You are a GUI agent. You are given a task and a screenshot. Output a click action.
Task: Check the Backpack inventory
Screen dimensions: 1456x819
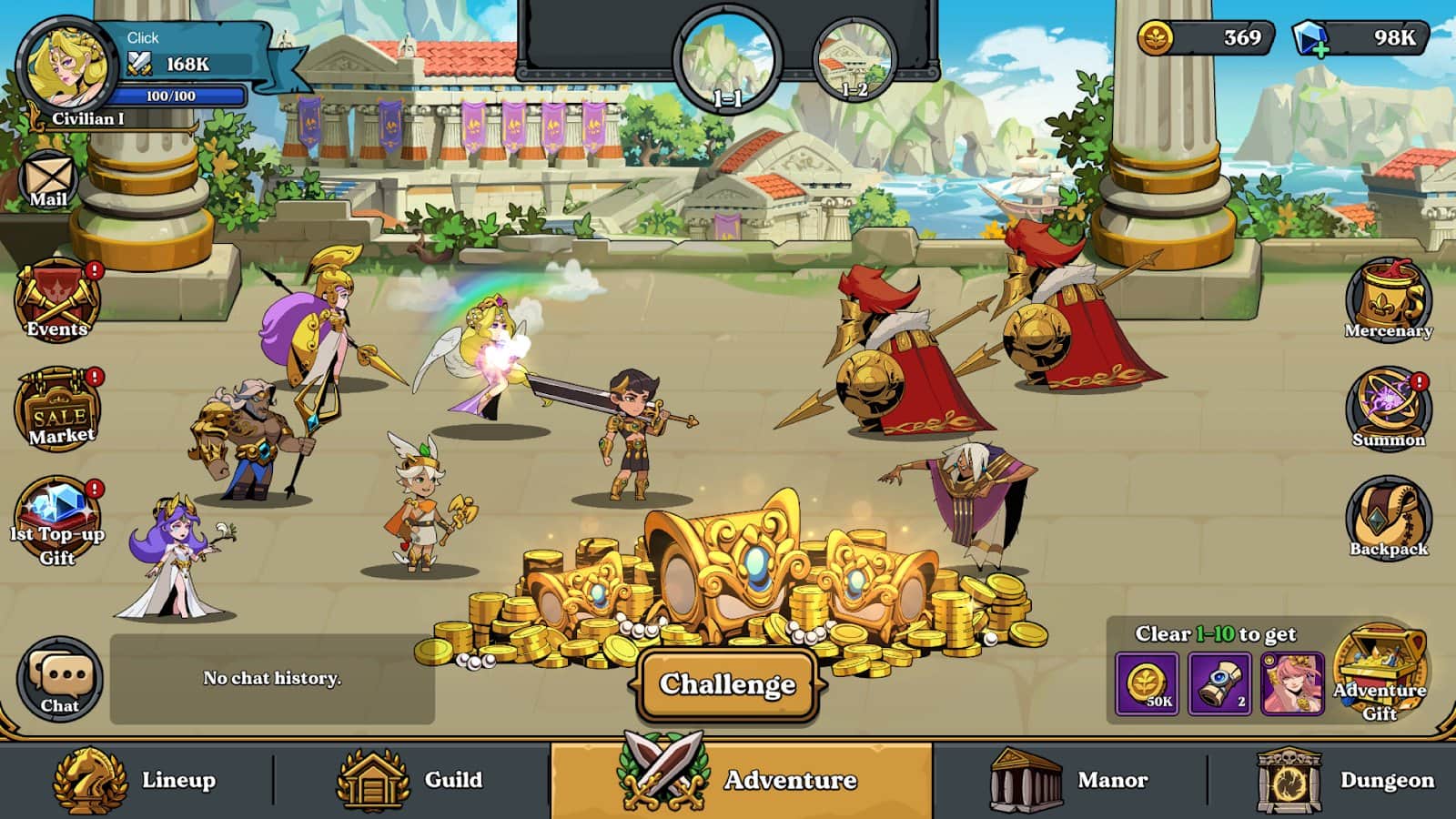coord(1388,519)
